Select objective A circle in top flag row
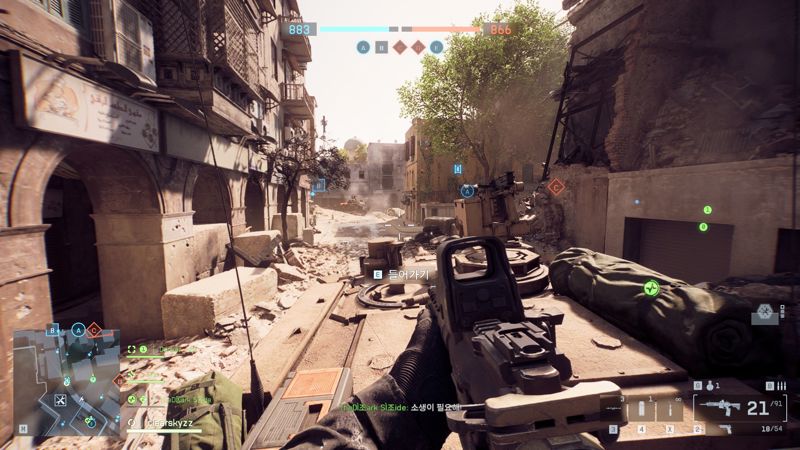This screenshot has width=800, height=450. click(363, 47)
